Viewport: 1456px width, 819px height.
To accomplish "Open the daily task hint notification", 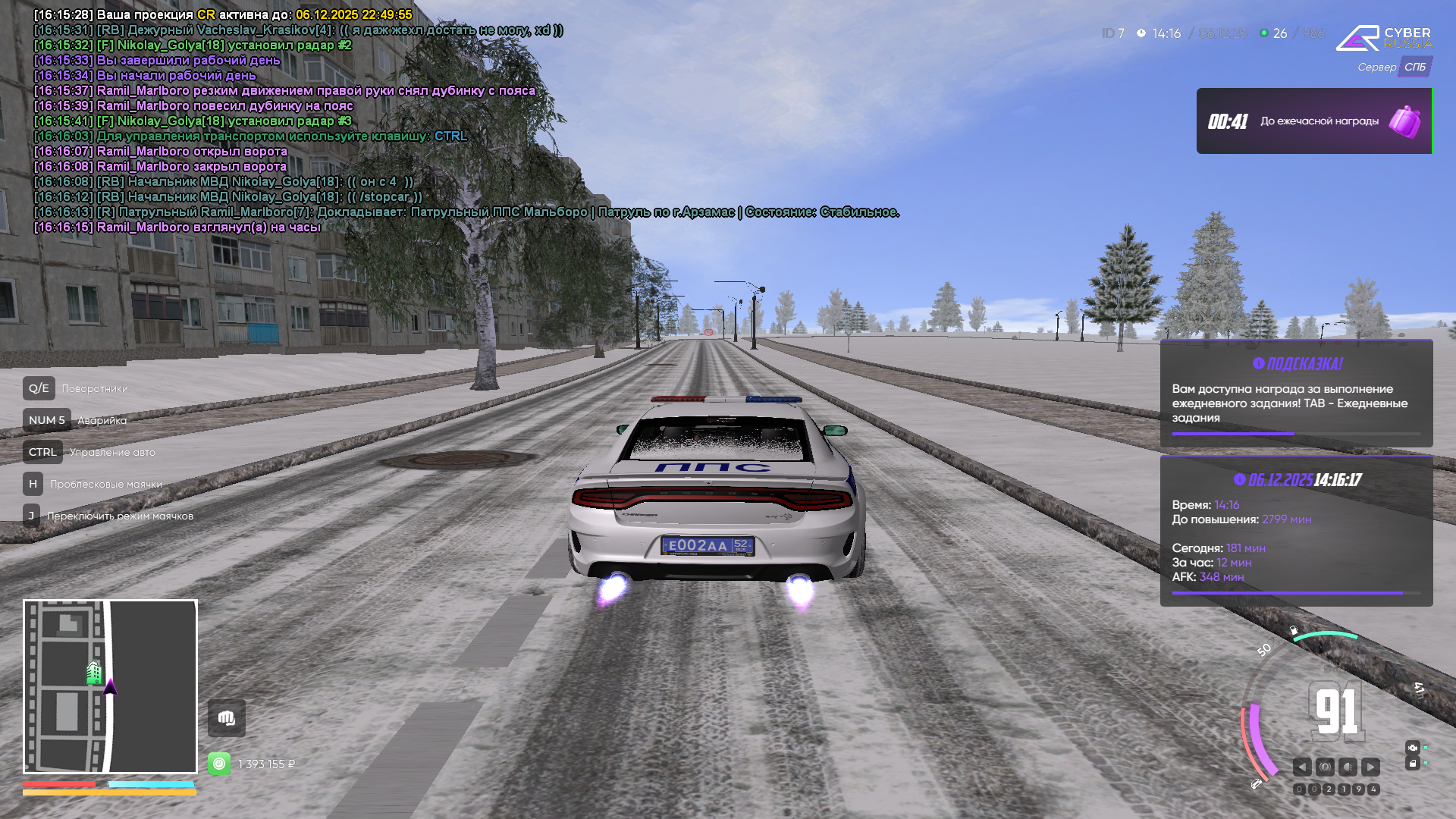I will [1296, 394].
